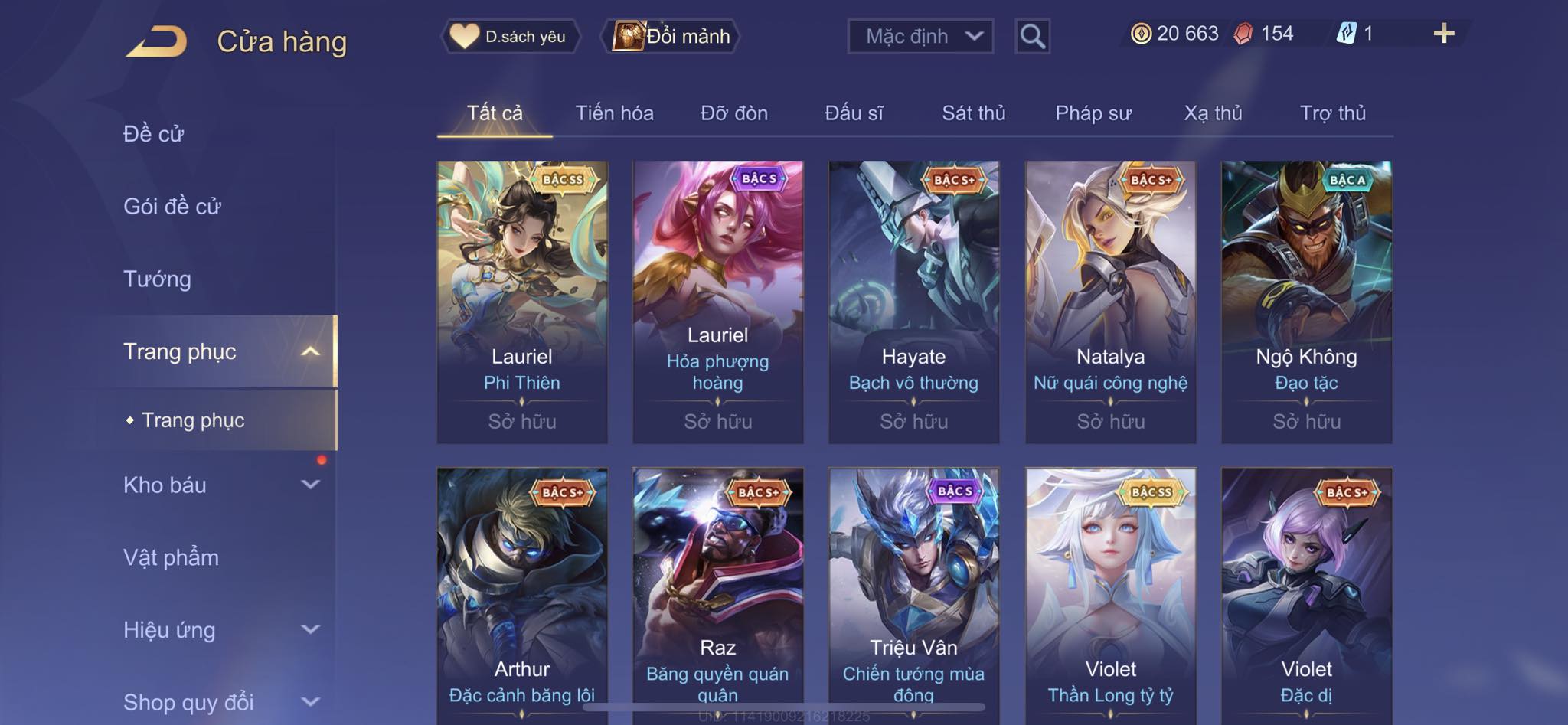Open the Mặc định sort dropdown

920,36
